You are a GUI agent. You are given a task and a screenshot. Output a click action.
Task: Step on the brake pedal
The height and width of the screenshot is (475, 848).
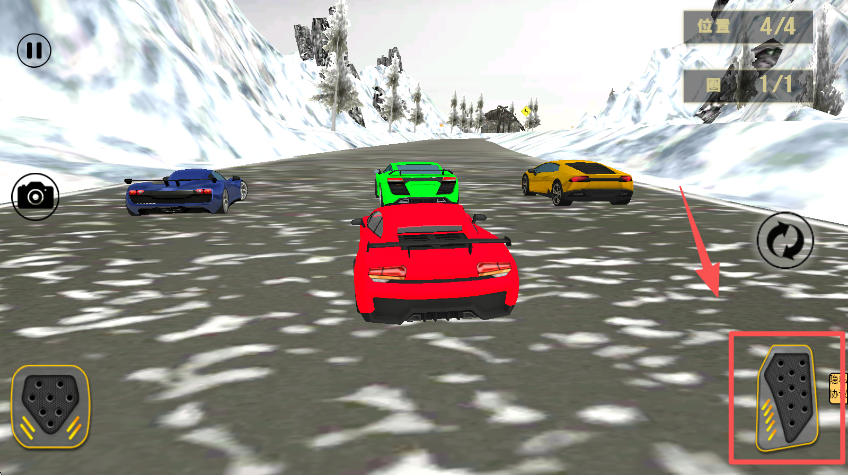point(50,405)
